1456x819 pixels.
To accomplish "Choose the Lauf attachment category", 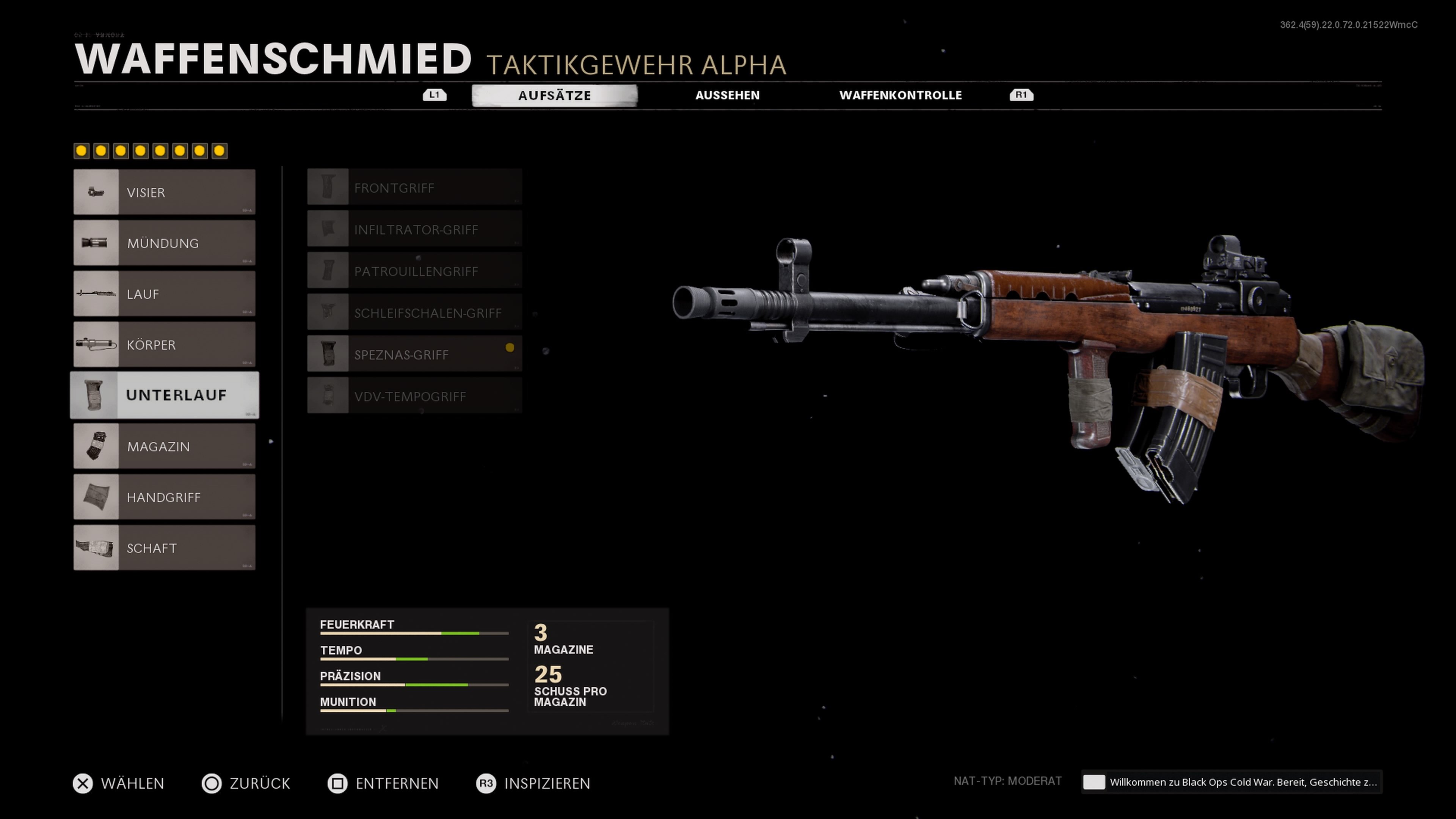I will point(164,294).
